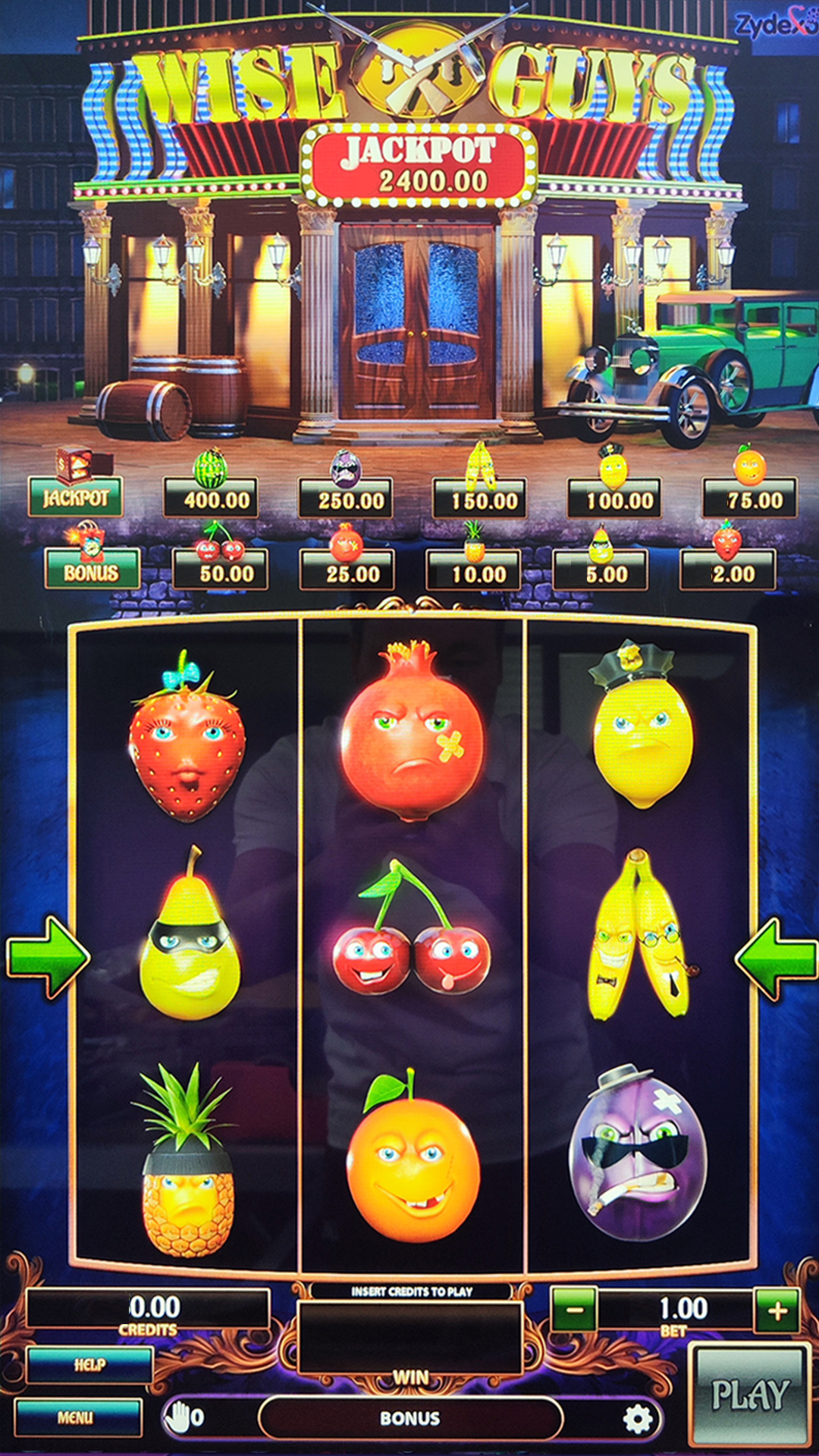The image size is (819, 1456).
Task: Click the green arrow right of the reels
Action: (775, 957)
